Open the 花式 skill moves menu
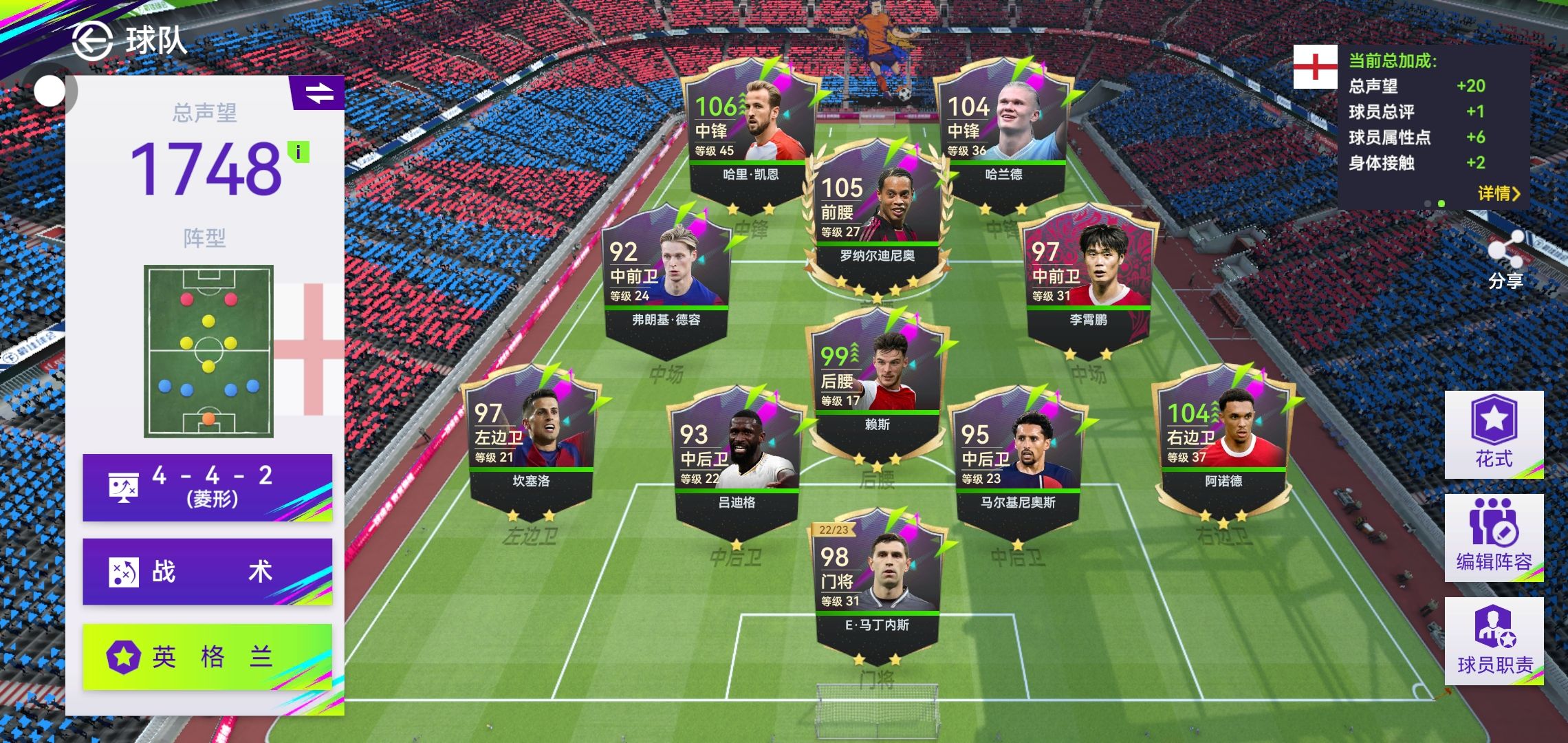 click(x=1494, y=434)
